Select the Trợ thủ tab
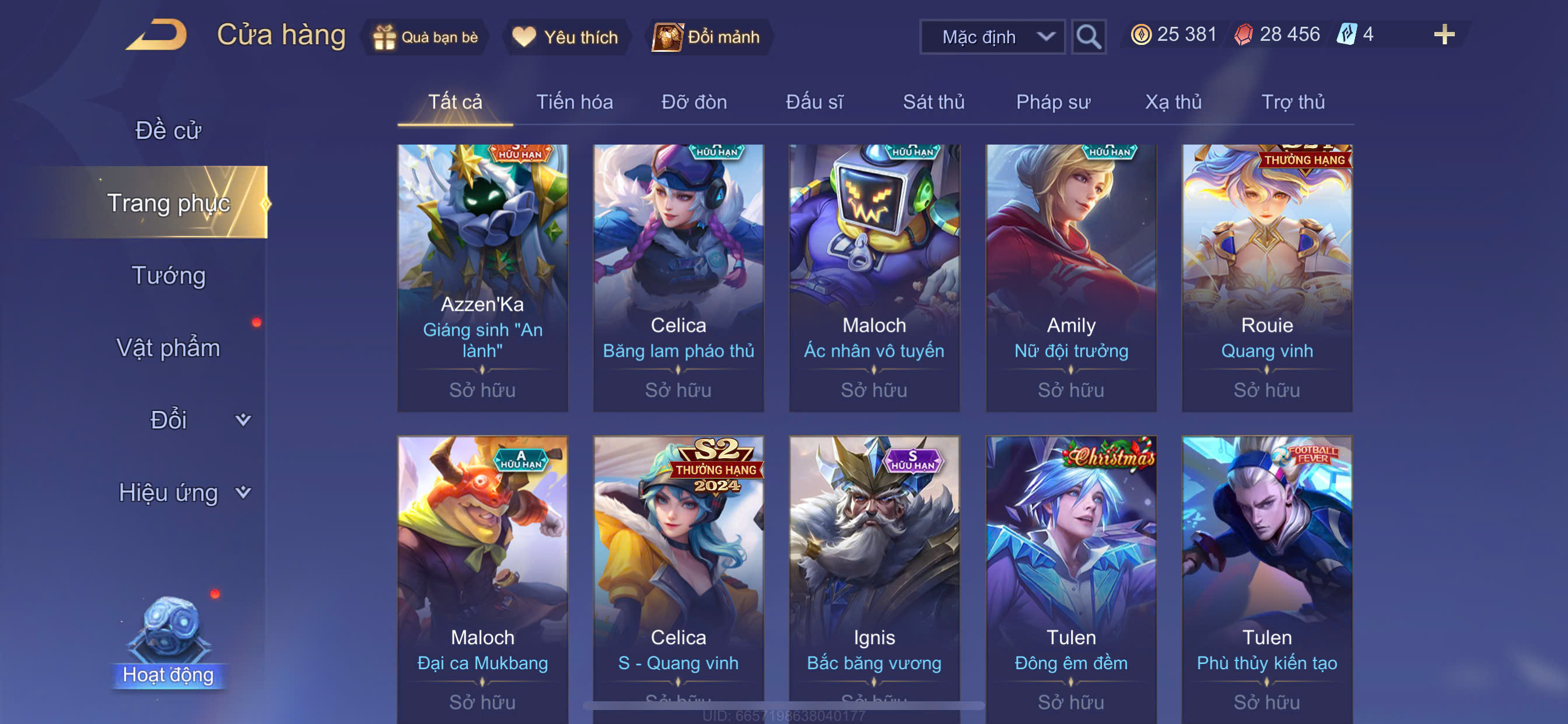 pos(1292,102)
